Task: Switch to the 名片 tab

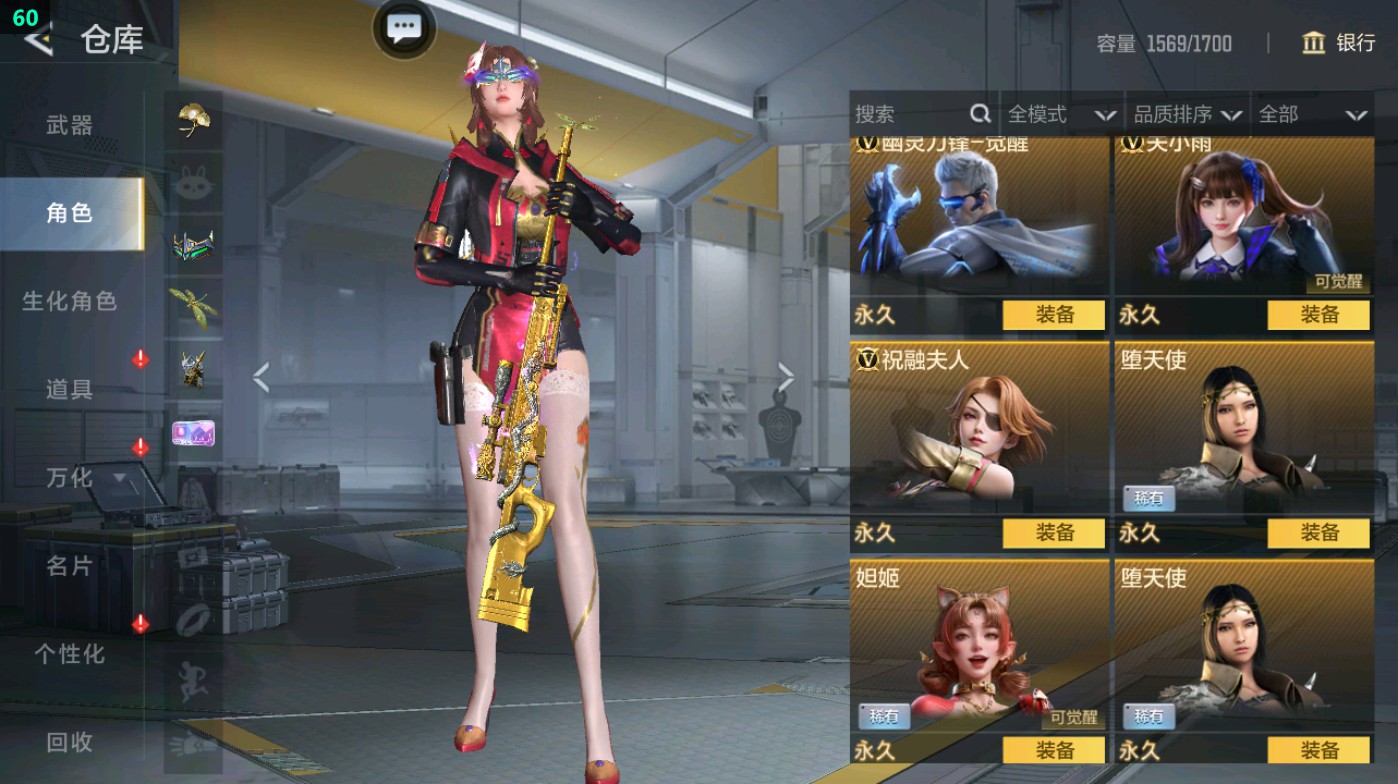Action: (70, 566)
